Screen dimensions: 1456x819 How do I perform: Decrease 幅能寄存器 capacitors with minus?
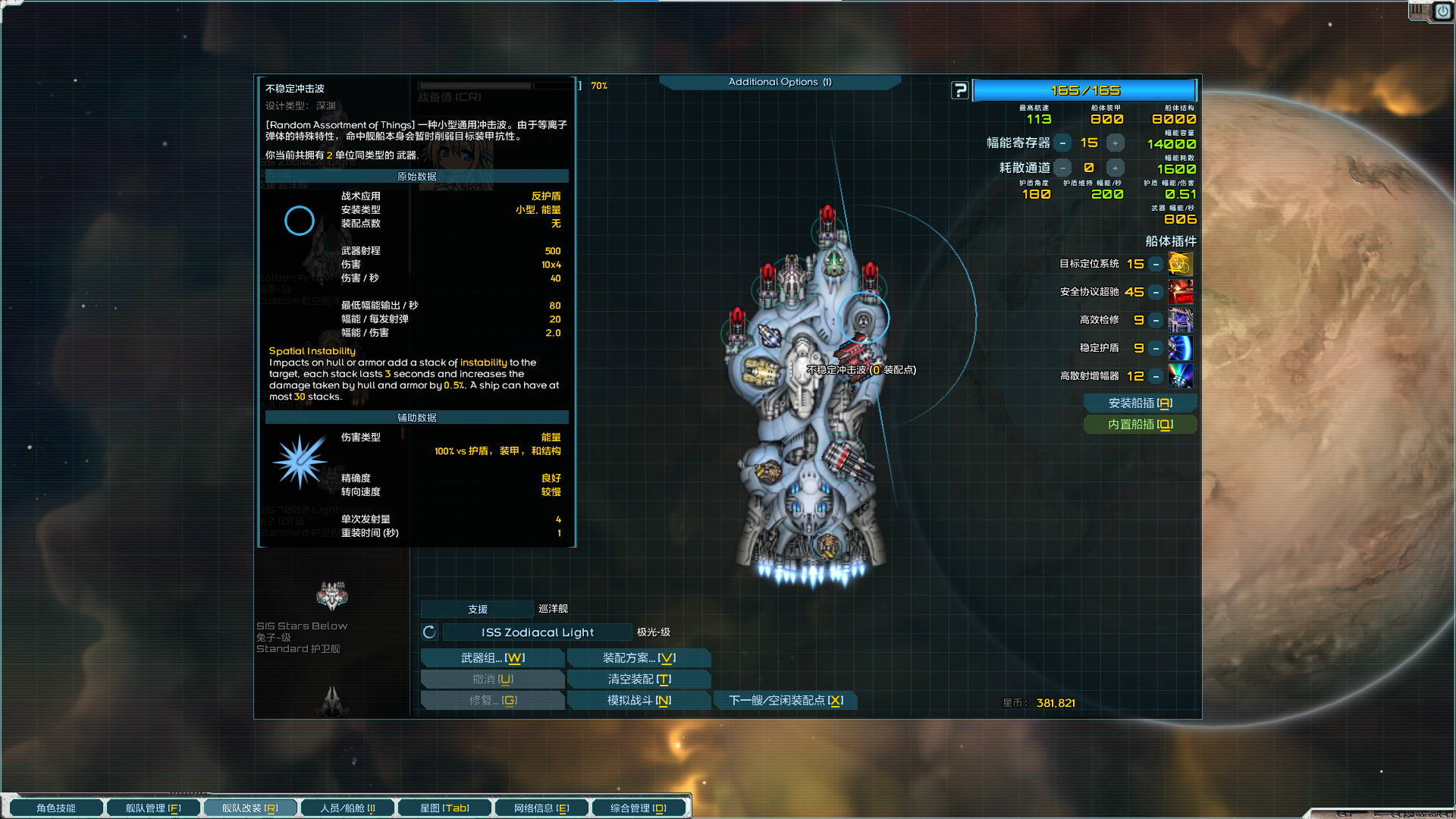(1063, 143)
